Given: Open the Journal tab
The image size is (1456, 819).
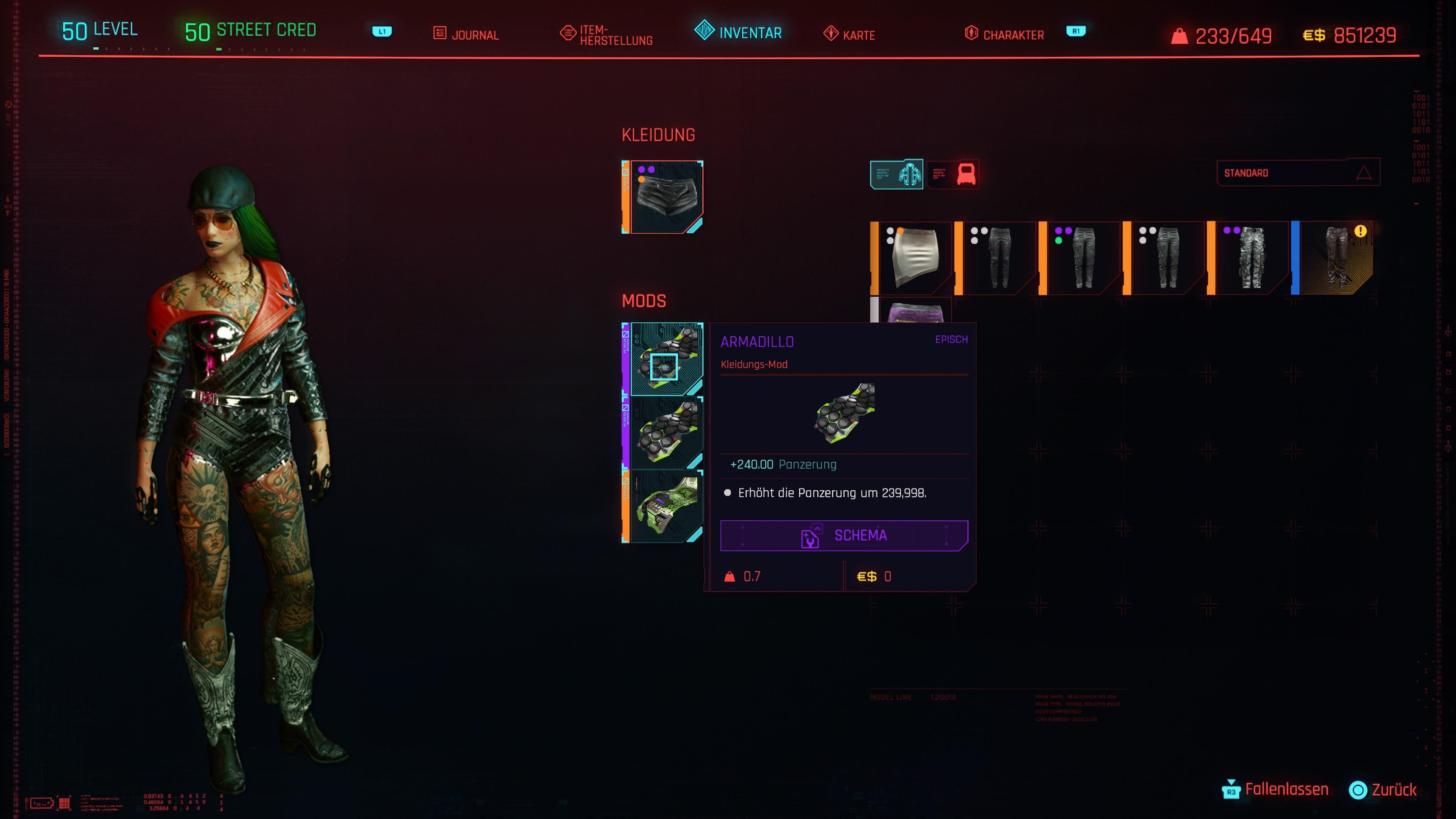Looking at the screenshot, I should tap(466, 35).
